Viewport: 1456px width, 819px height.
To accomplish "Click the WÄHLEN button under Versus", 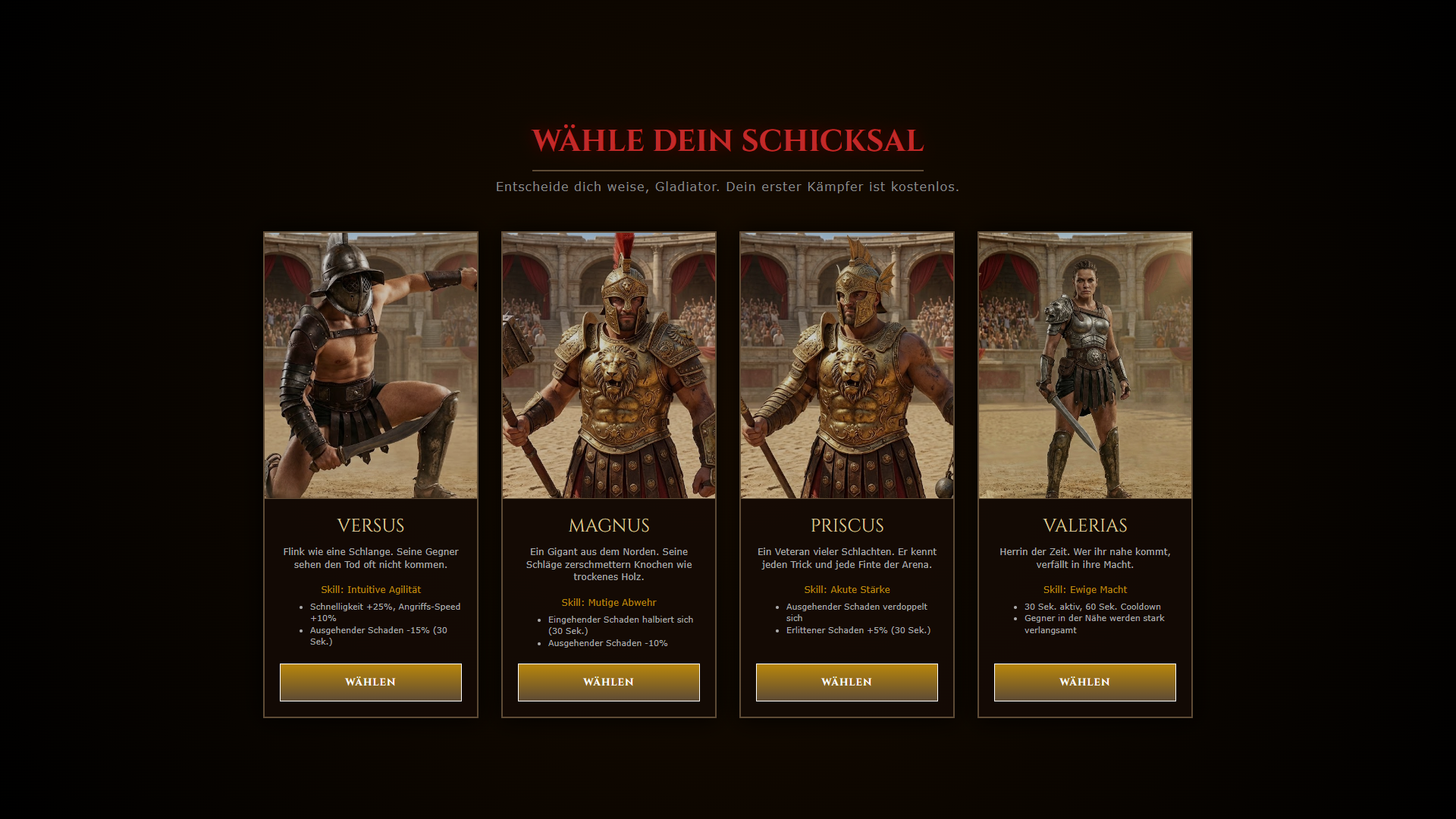I will point(370,682).
